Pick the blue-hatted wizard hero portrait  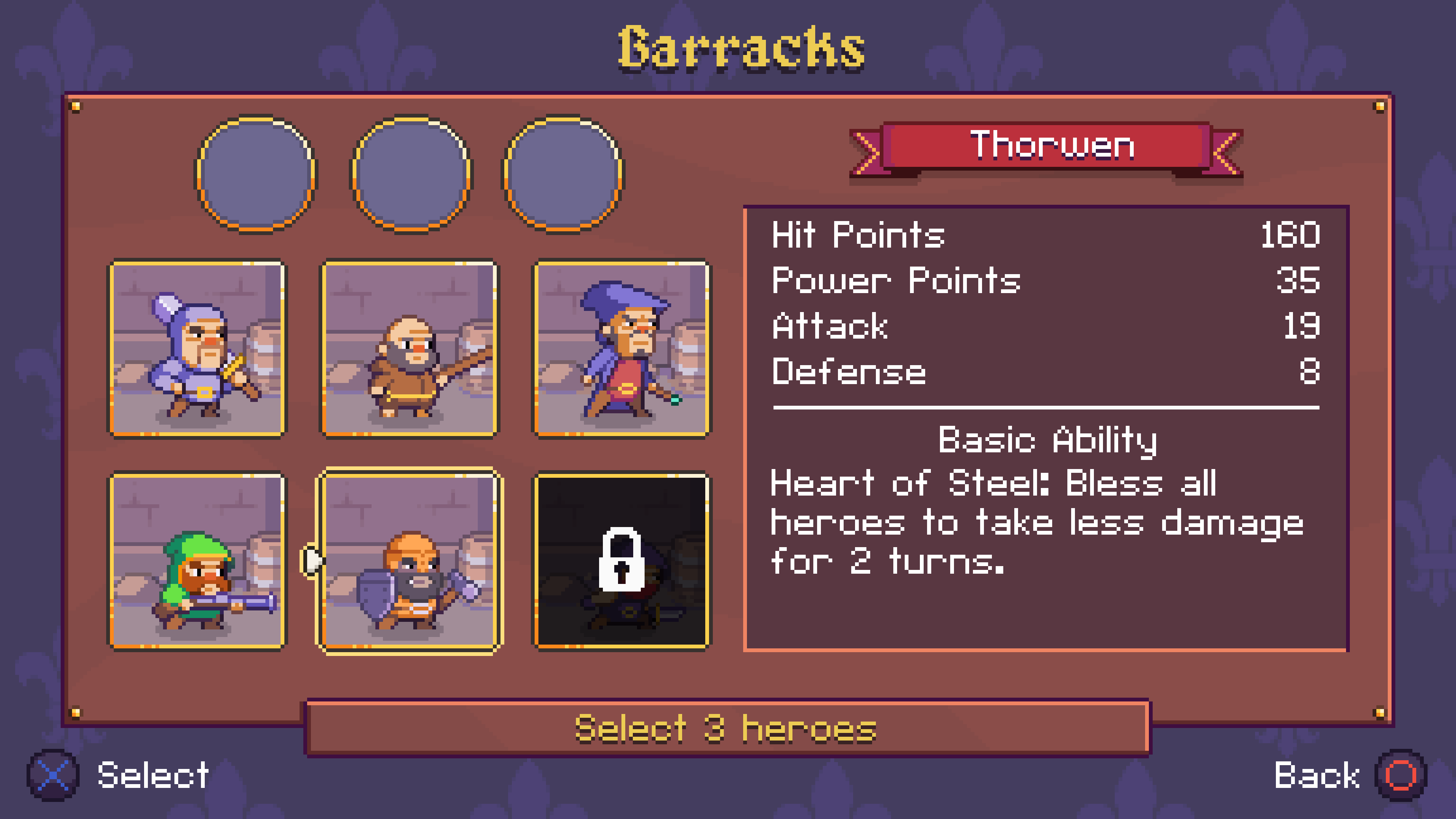point(622,349)
